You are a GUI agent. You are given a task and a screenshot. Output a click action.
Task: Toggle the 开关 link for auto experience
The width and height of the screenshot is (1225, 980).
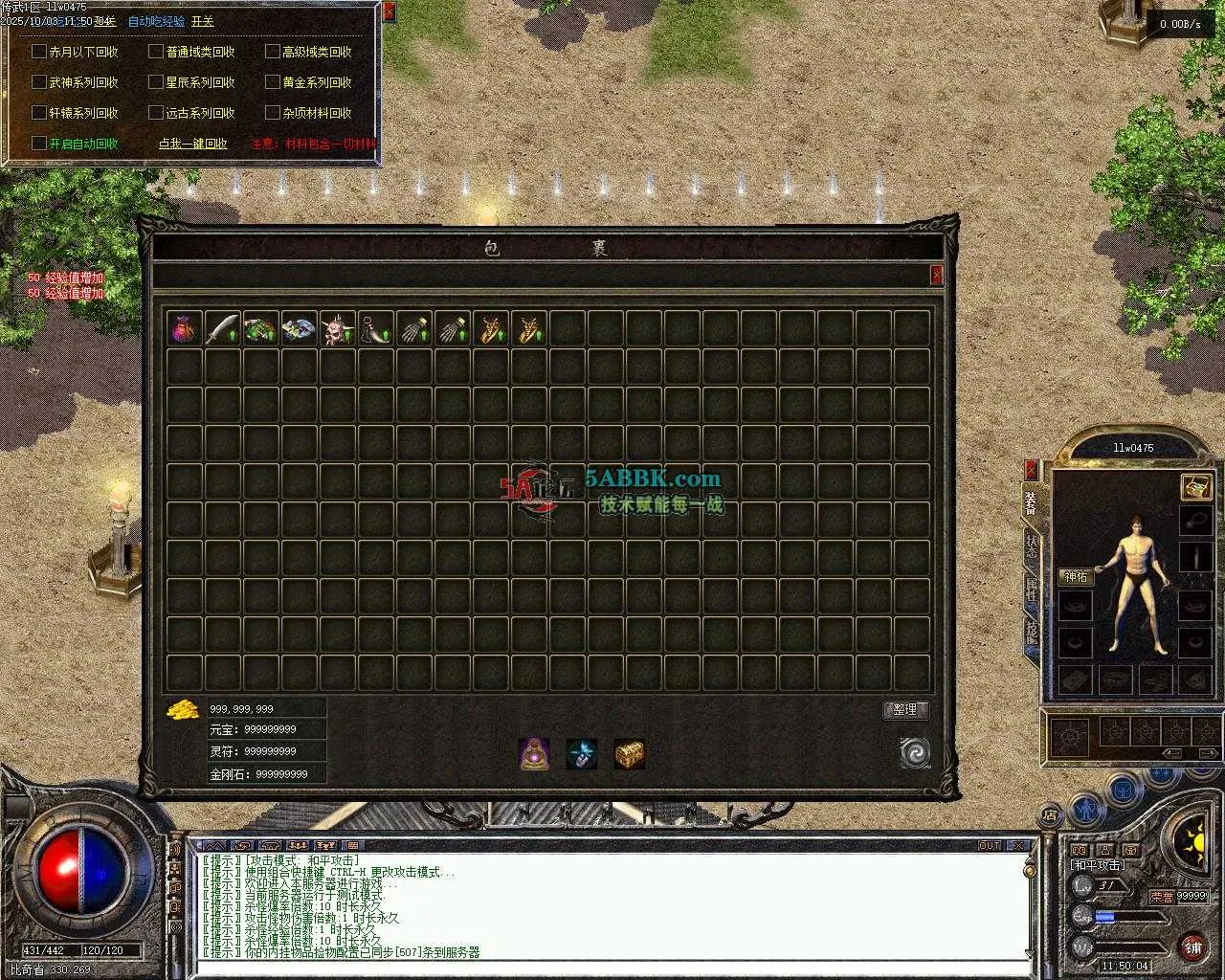pos(203,21)
